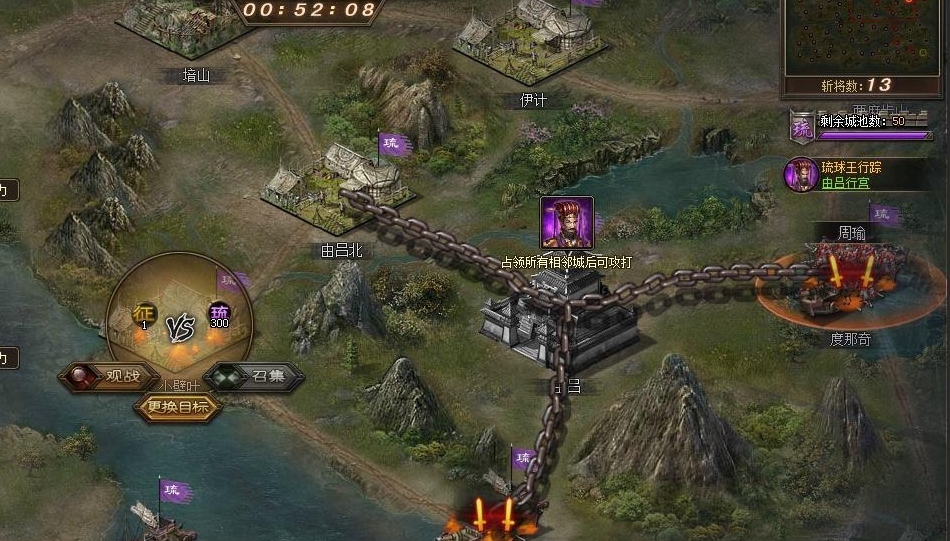This screenshot has height=541, width=950.
Task: Select the 更换目标 change target button
Action: [x=178, y=407]
